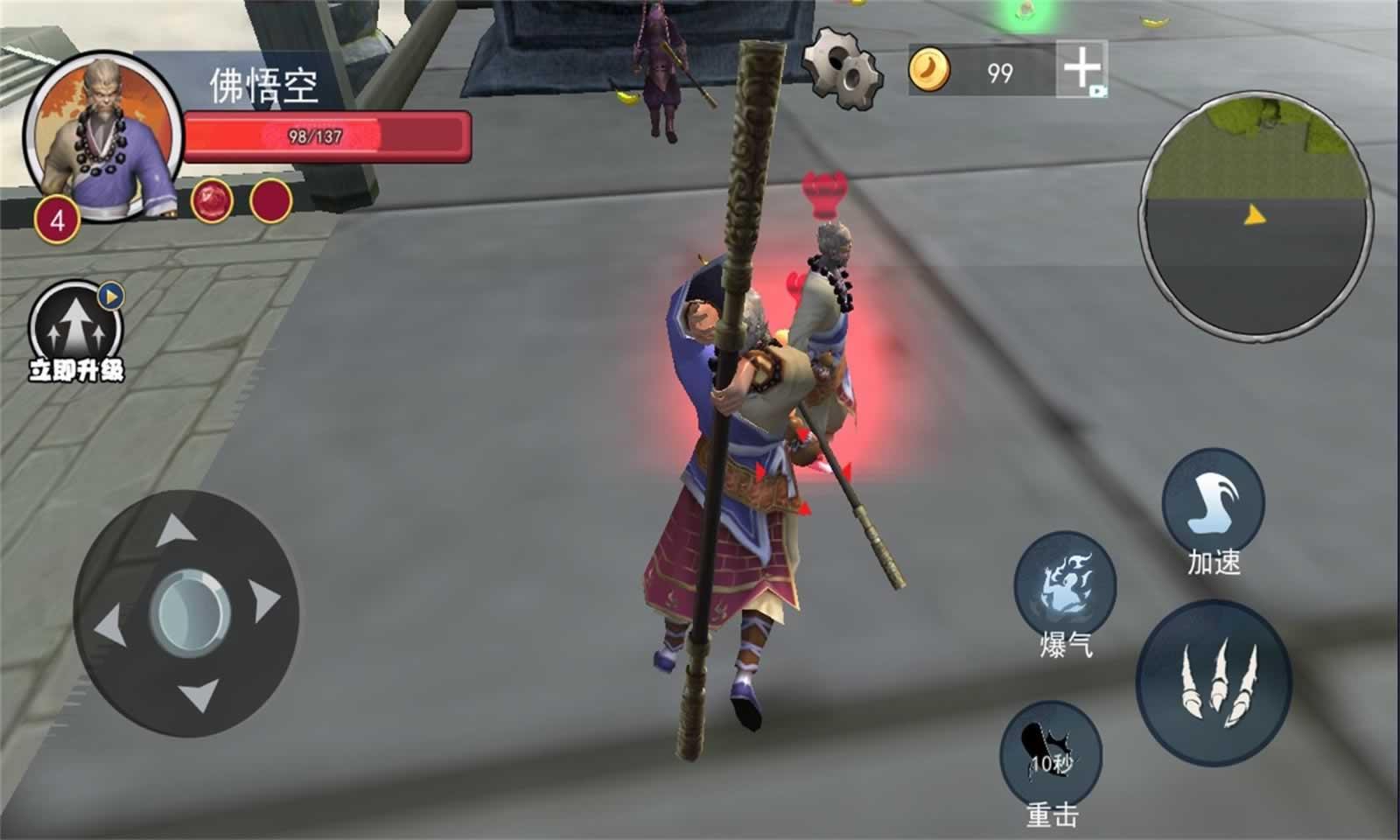Select the red gem buff icon
Viewport: 1400px width, 840px height.
(212, 200)
